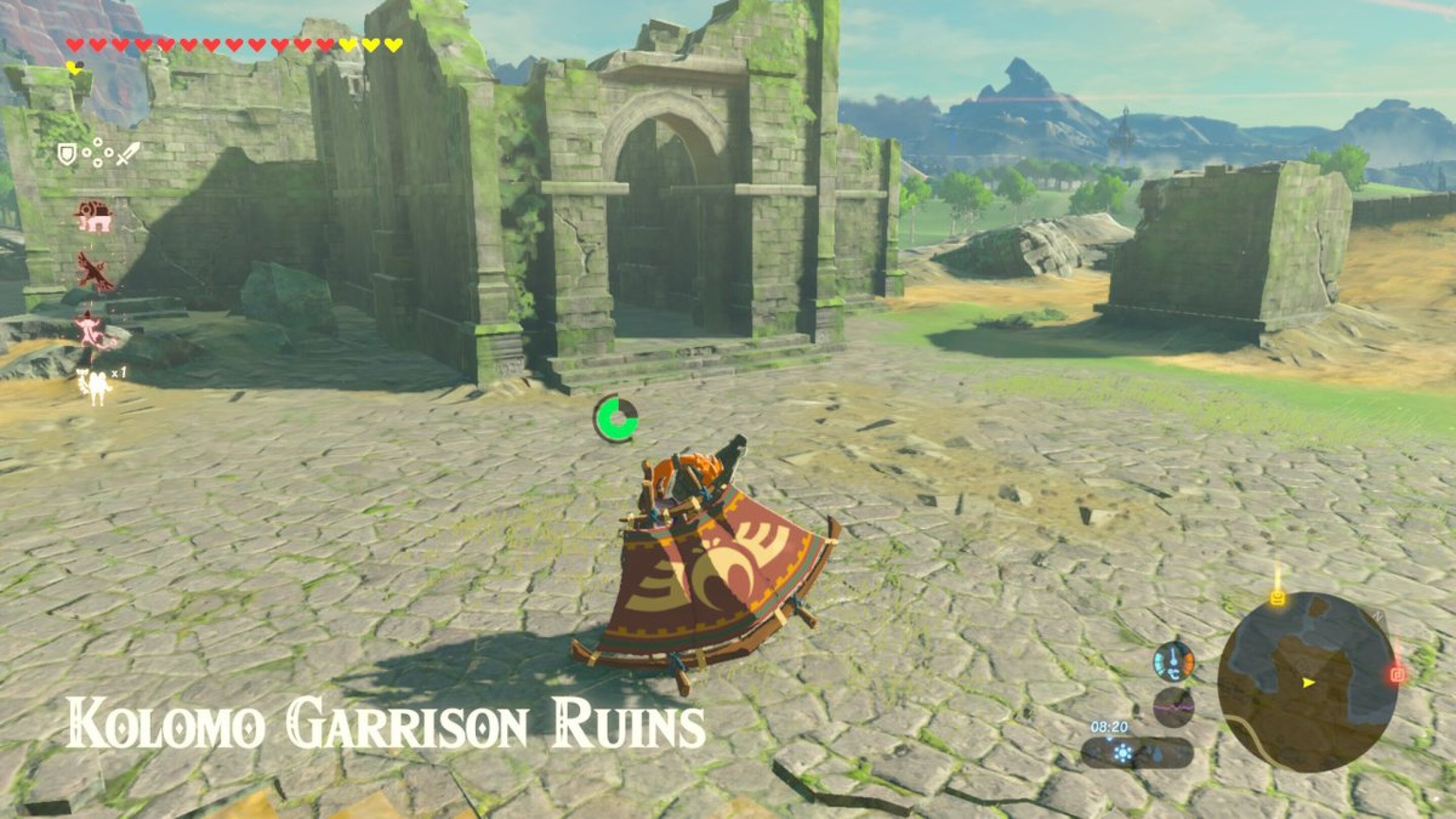
Task: Select the sword equip icon
Action: click(x=128, y=154)
